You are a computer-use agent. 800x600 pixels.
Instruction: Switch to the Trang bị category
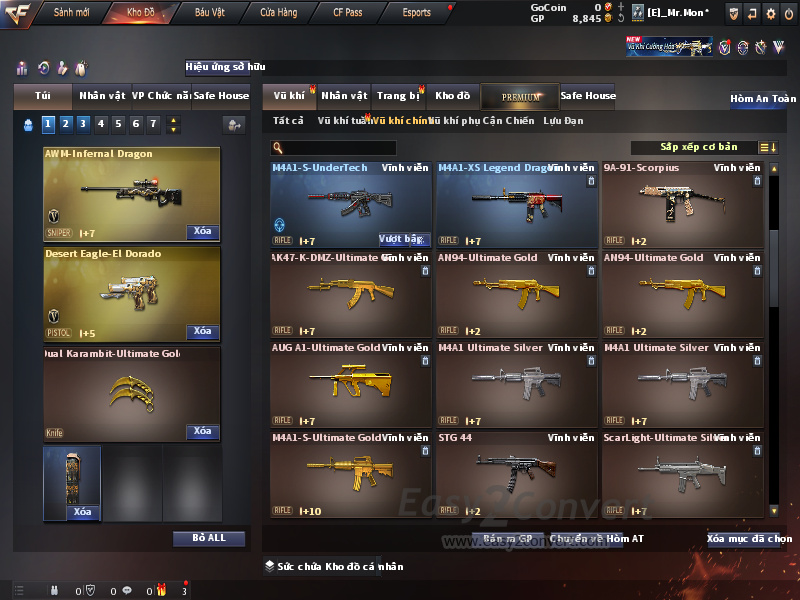click(398, 96)
